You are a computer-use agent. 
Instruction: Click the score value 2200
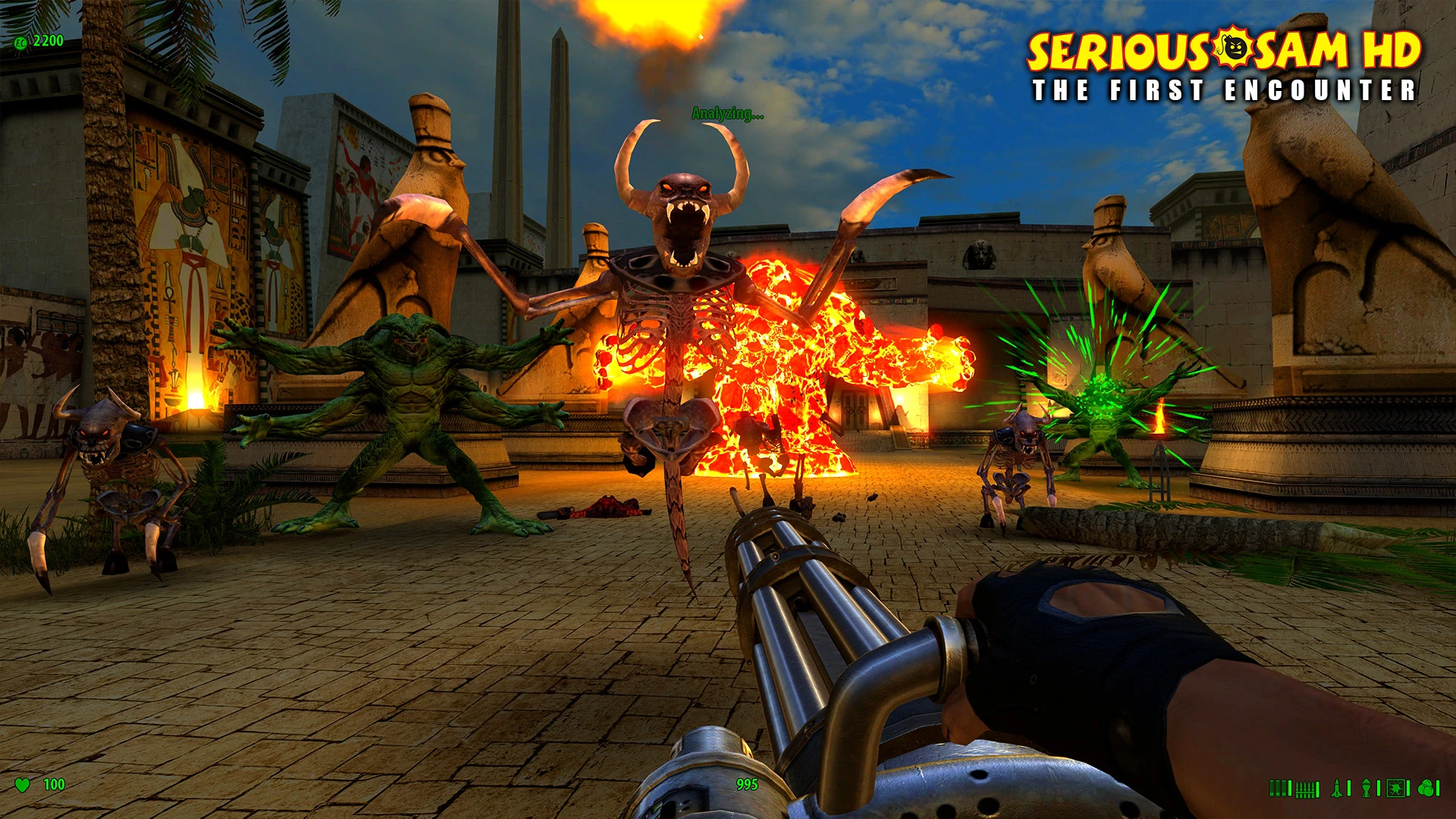pos(48,40)
